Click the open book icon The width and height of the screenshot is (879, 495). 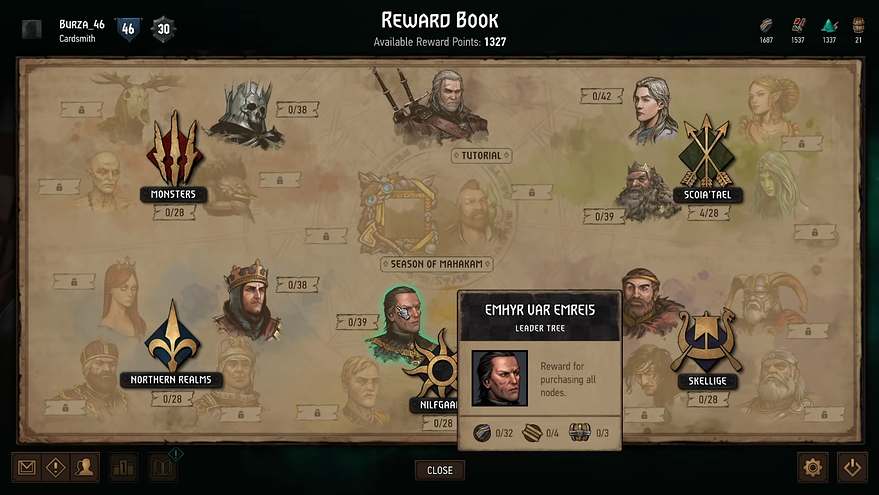163,467
